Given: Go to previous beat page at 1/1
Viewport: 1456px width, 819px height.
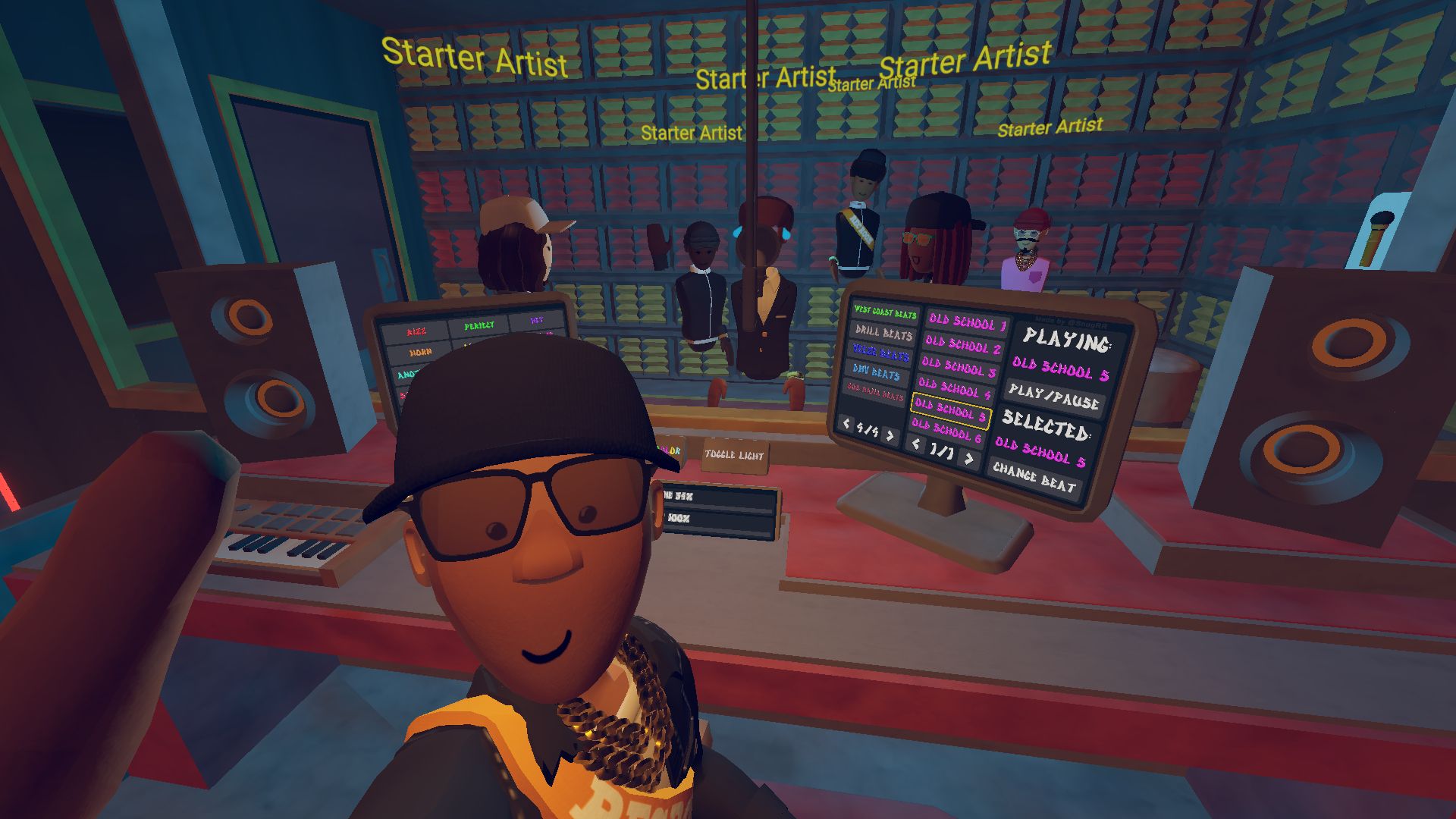Looking at the screenshot, I should pos(916,444).
